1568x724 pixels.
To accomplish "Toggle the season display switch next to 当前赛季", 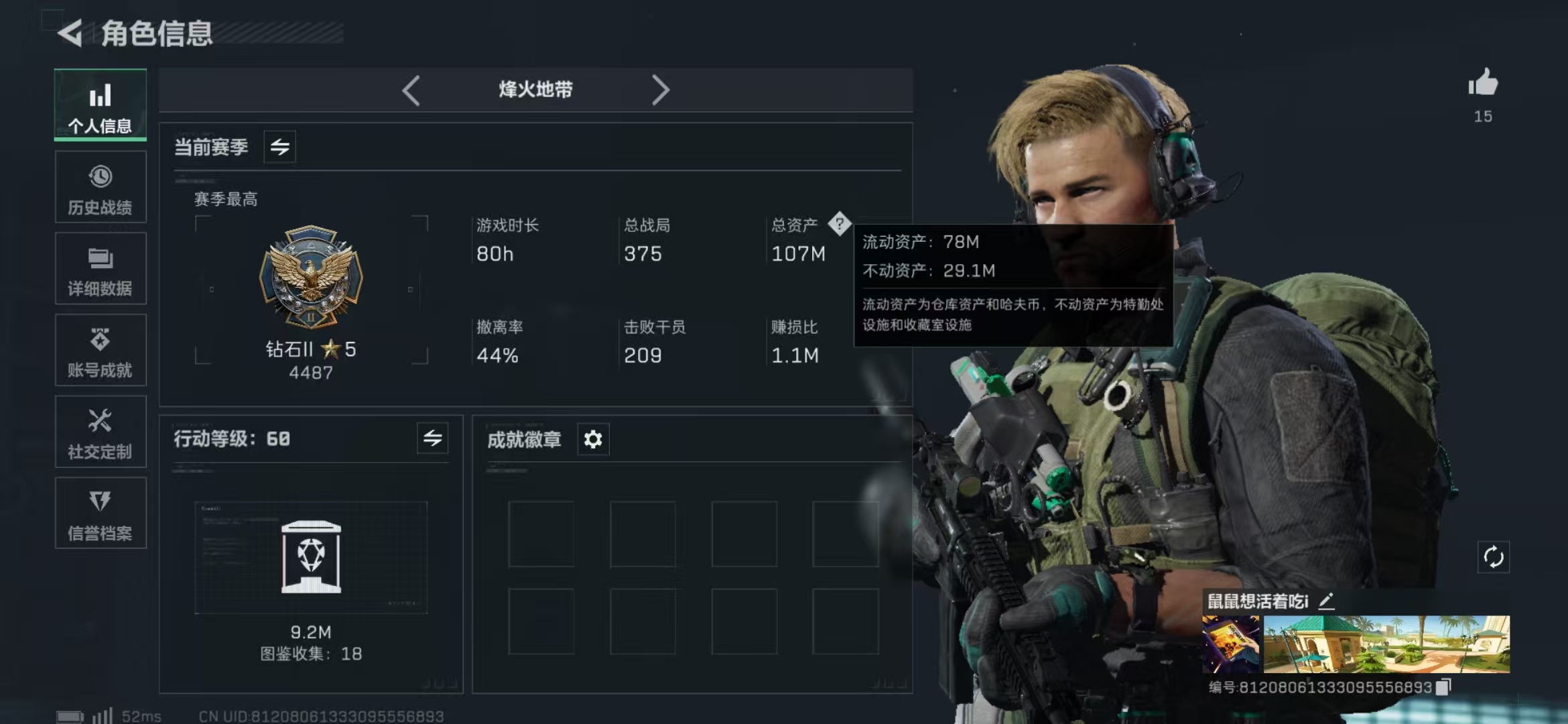I will click(279, 147).
